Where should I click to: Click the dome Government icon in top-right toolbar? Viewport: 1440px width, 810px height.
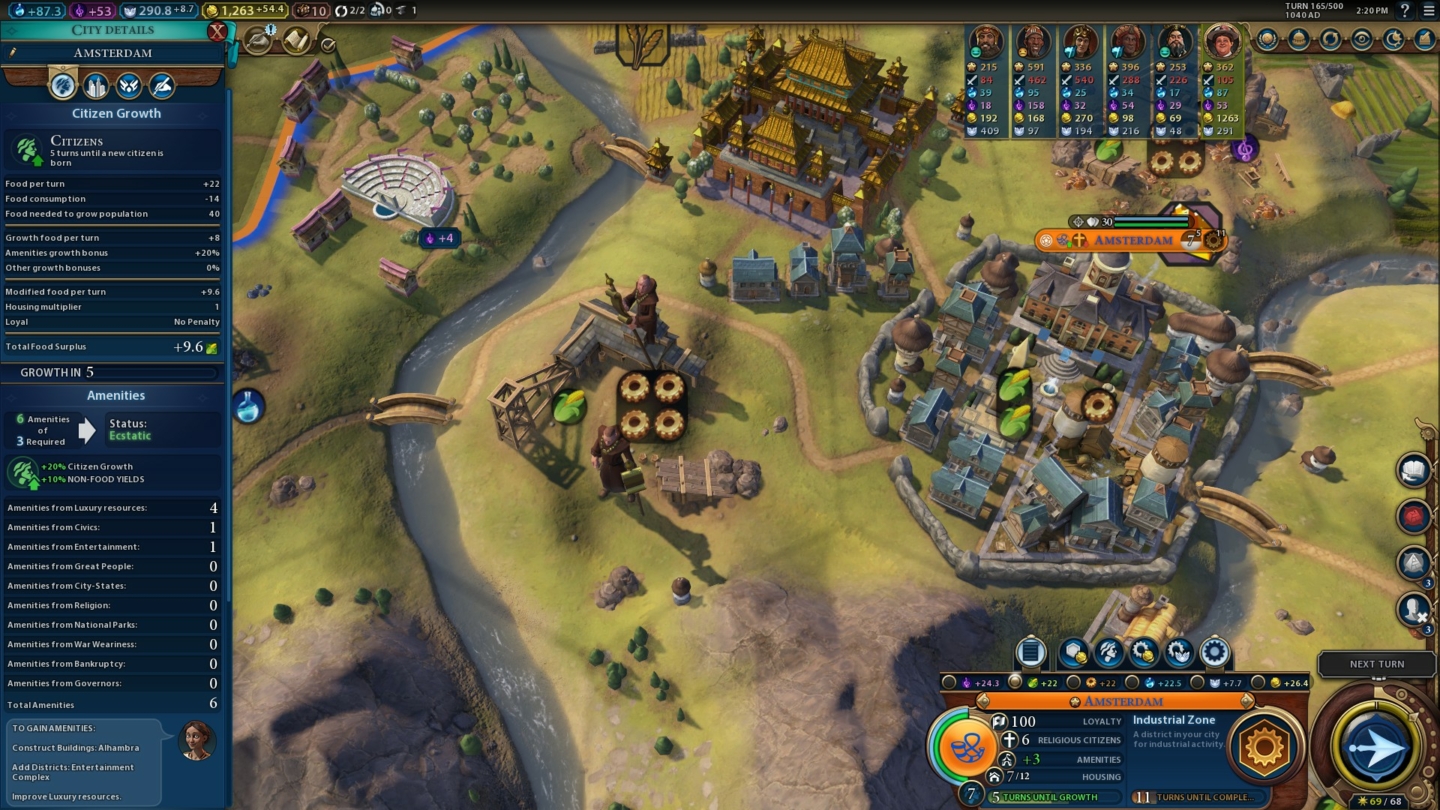(1299, 40)
